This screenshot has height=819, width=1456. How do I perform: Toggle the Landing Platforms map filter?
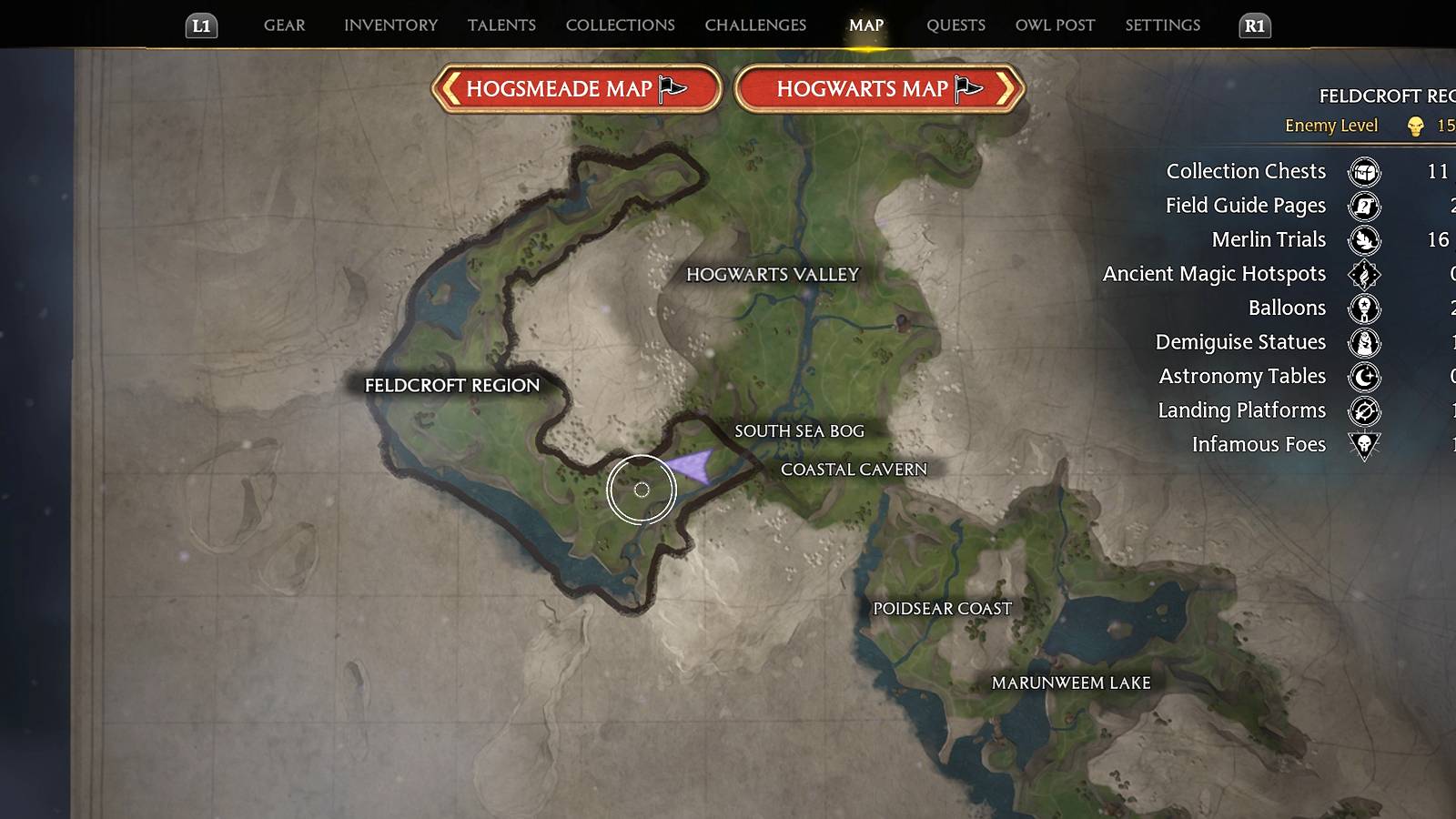tap(1365, 410)
